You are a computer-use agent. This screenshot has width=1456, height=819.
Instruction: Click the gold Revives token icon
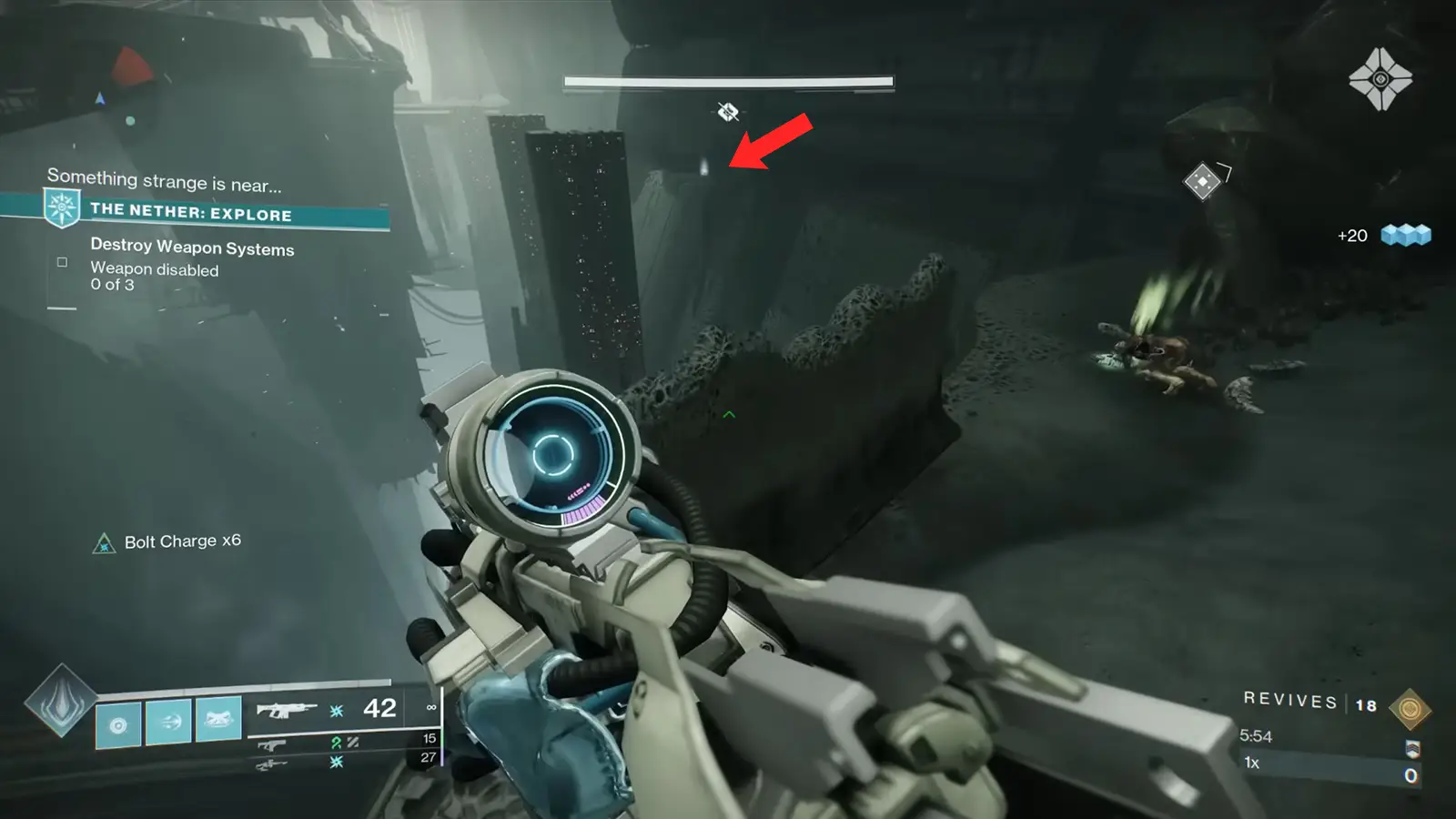[1410, 709]
